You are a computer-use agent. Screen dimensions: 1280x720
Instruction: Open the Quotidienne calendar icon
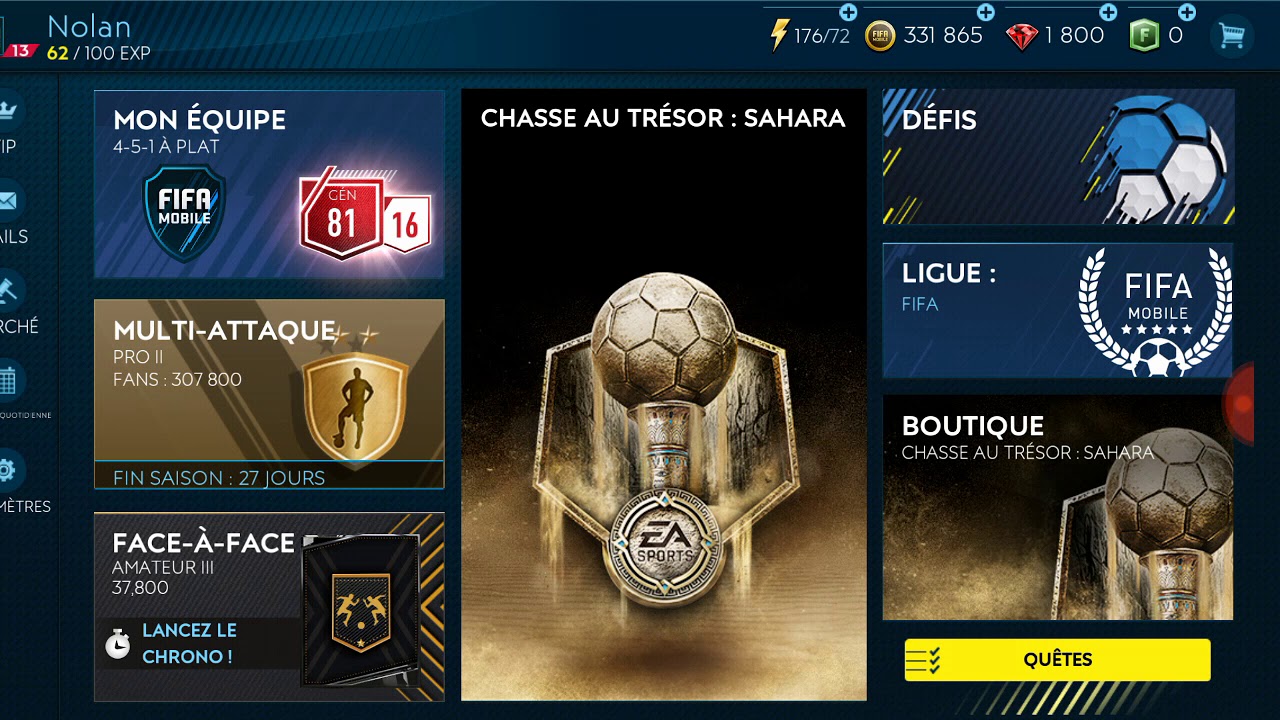tap(8, 381)
